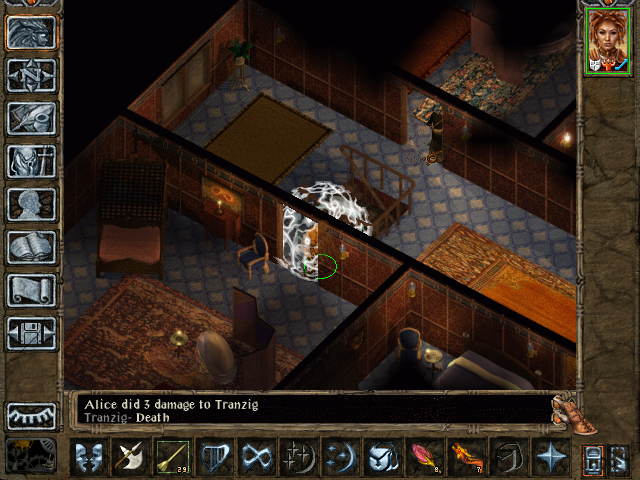
Task: Open the priest scroll screen
Action: click(31, 290)
